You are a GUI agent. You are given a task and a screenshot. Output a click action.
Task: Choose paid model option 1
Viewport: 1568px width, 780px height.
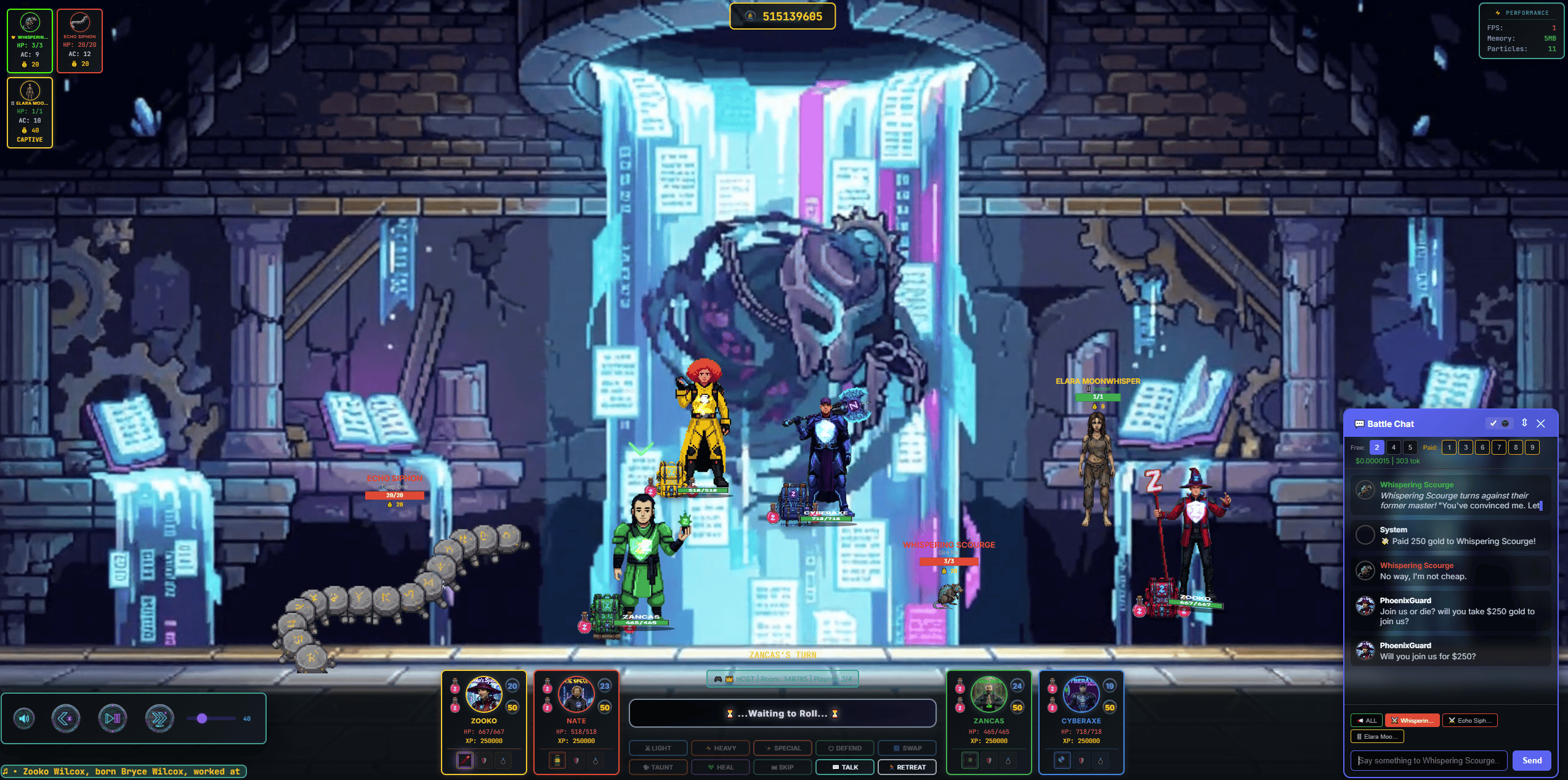[1449, 447]
